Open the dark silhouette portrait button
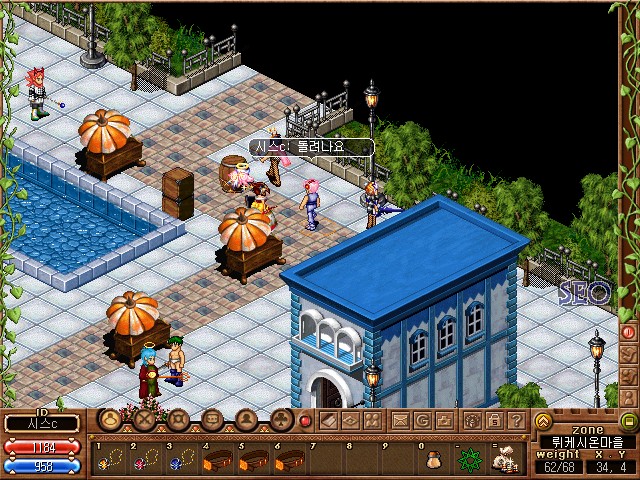640x480 pixels. pyautogui.click(x=246, y=419)
